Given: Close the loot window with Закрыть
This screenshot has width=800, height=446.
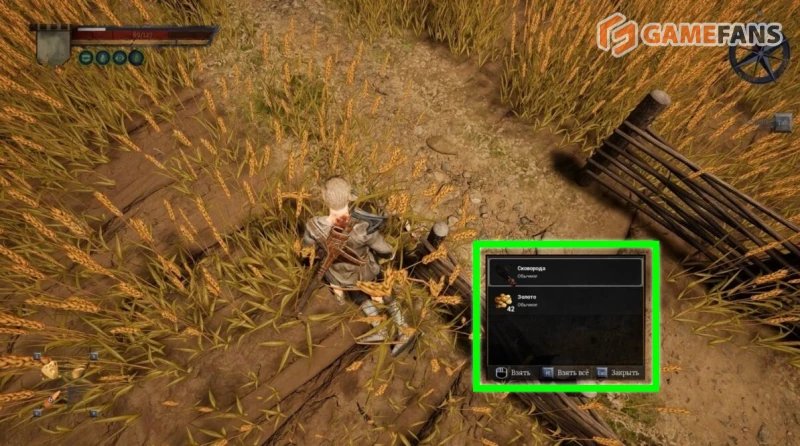Looking at the screenshot, I should [620, 373].
